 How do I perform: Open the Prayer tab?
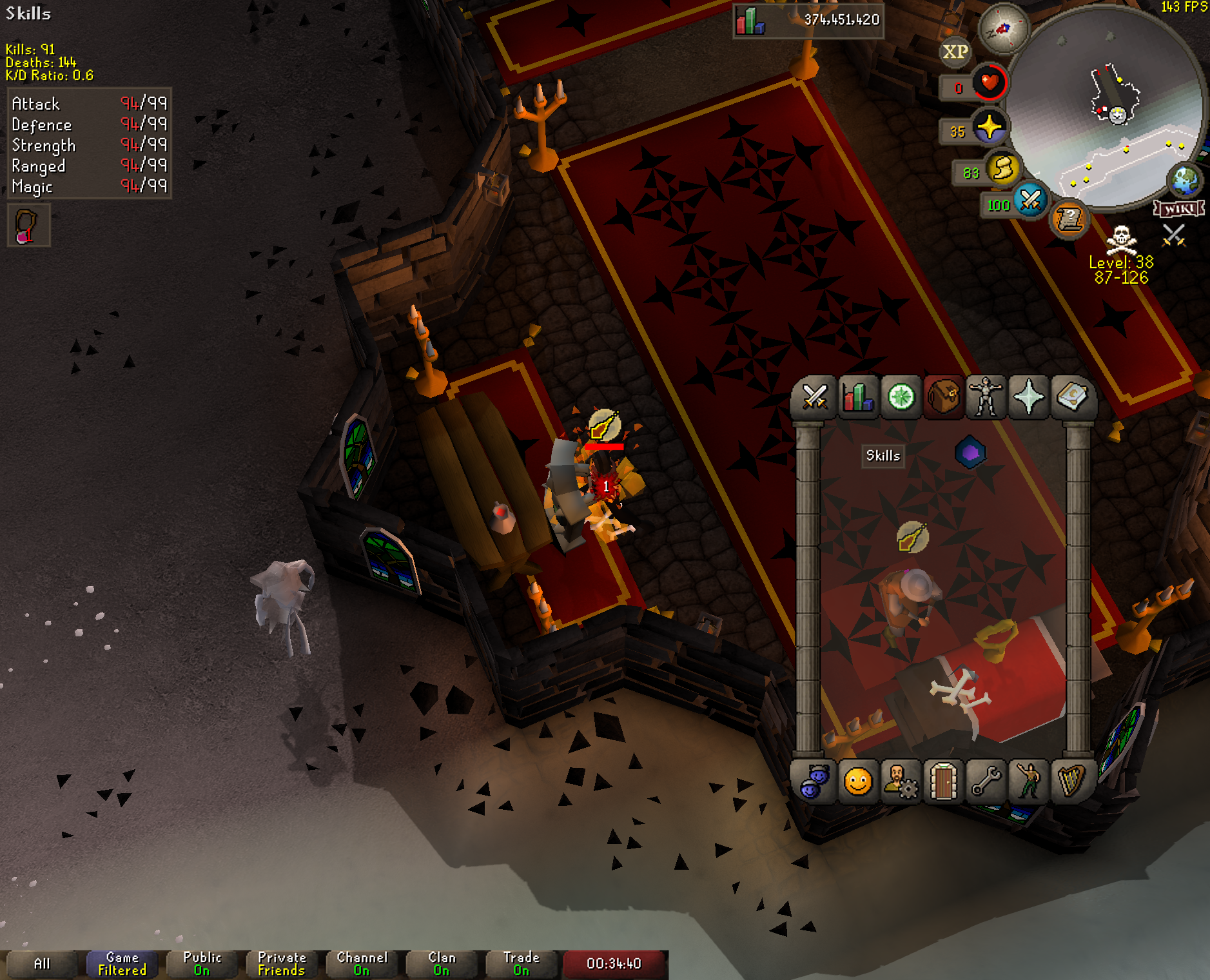click(x=1029, y=397)
